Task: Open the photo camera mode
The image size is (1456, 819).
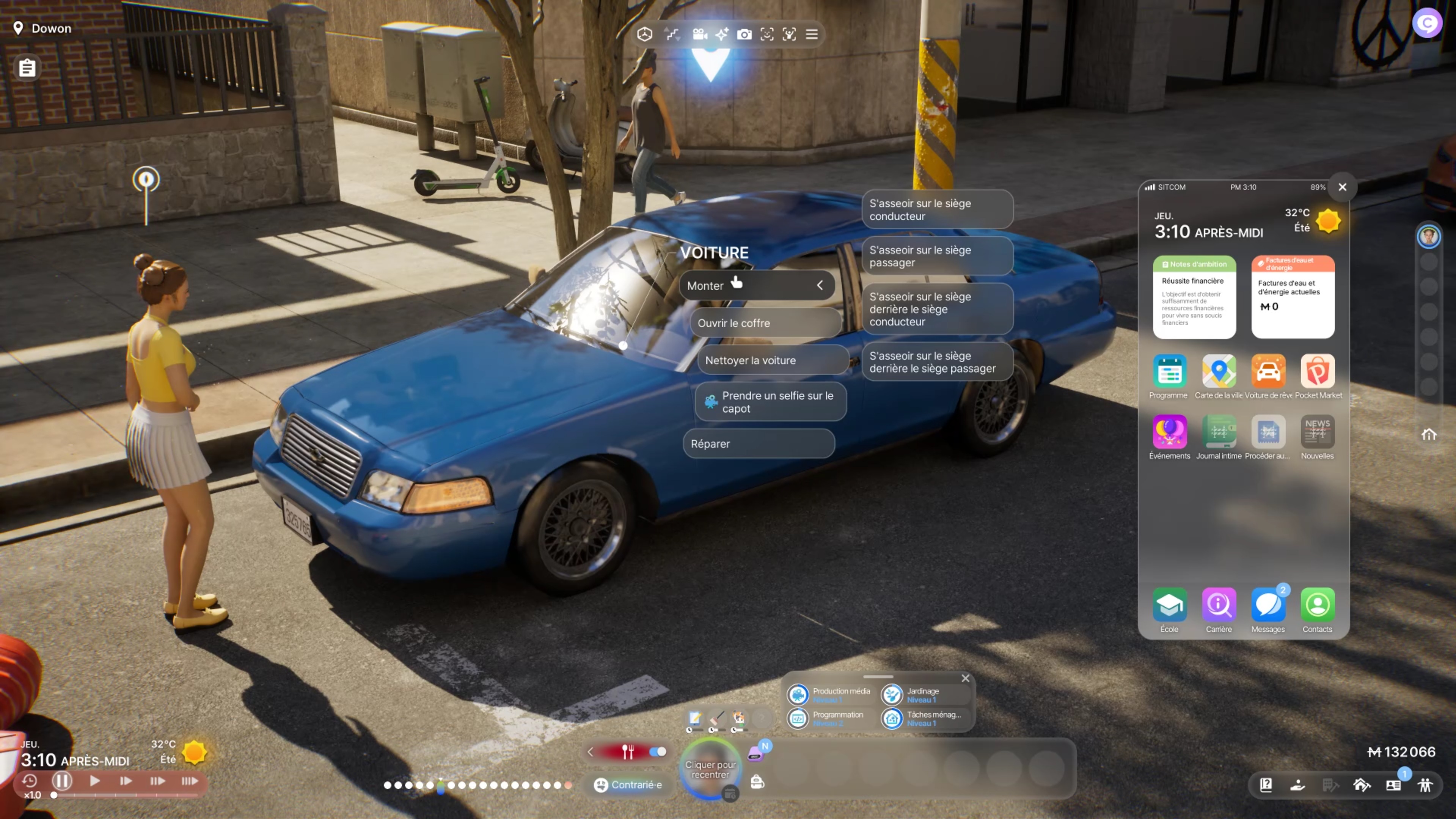Action: [x=744, y=35]
